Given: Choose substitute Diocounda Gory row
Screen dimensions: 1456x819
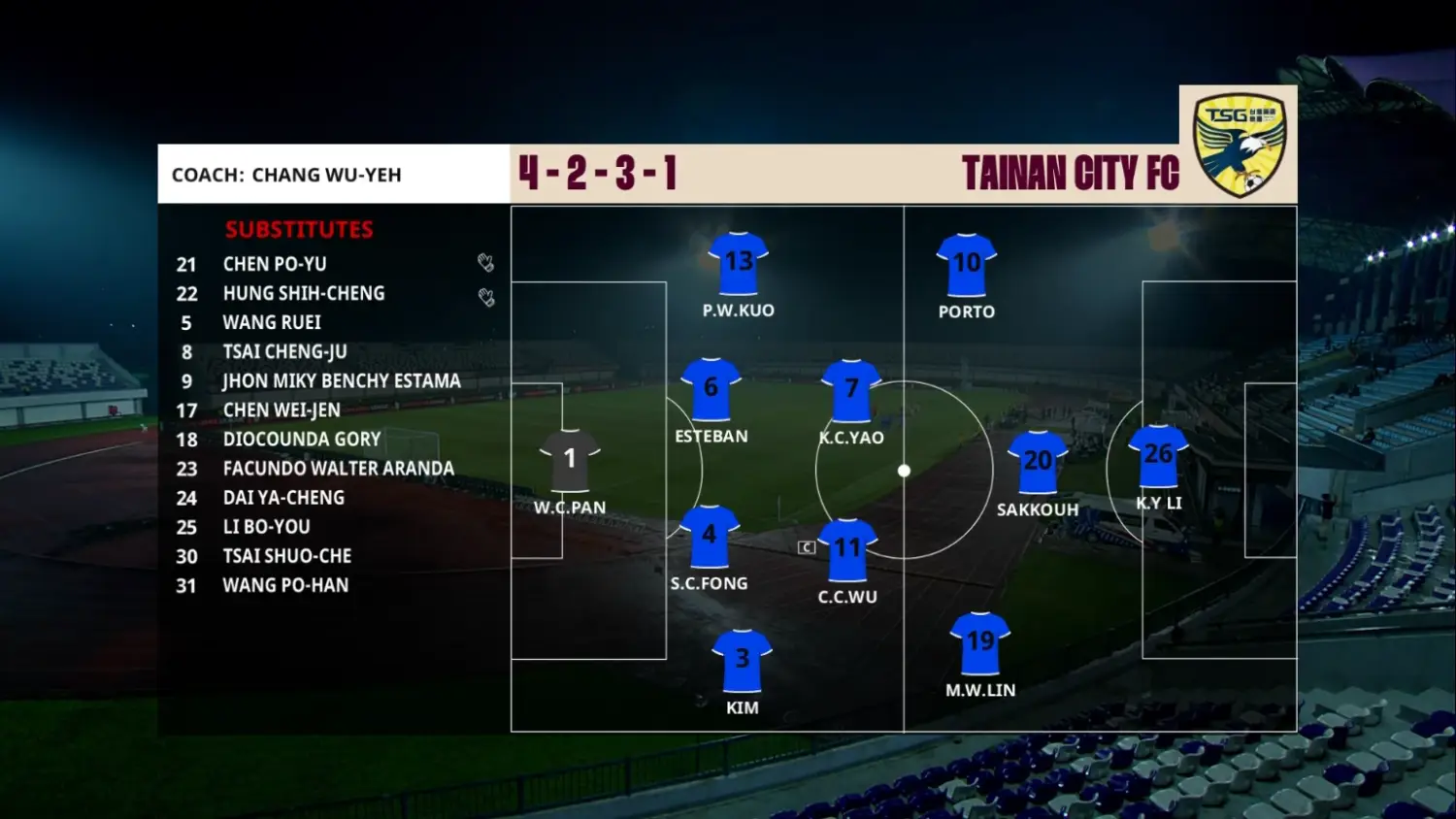Looking at the screenshot, I should point(302,439).
